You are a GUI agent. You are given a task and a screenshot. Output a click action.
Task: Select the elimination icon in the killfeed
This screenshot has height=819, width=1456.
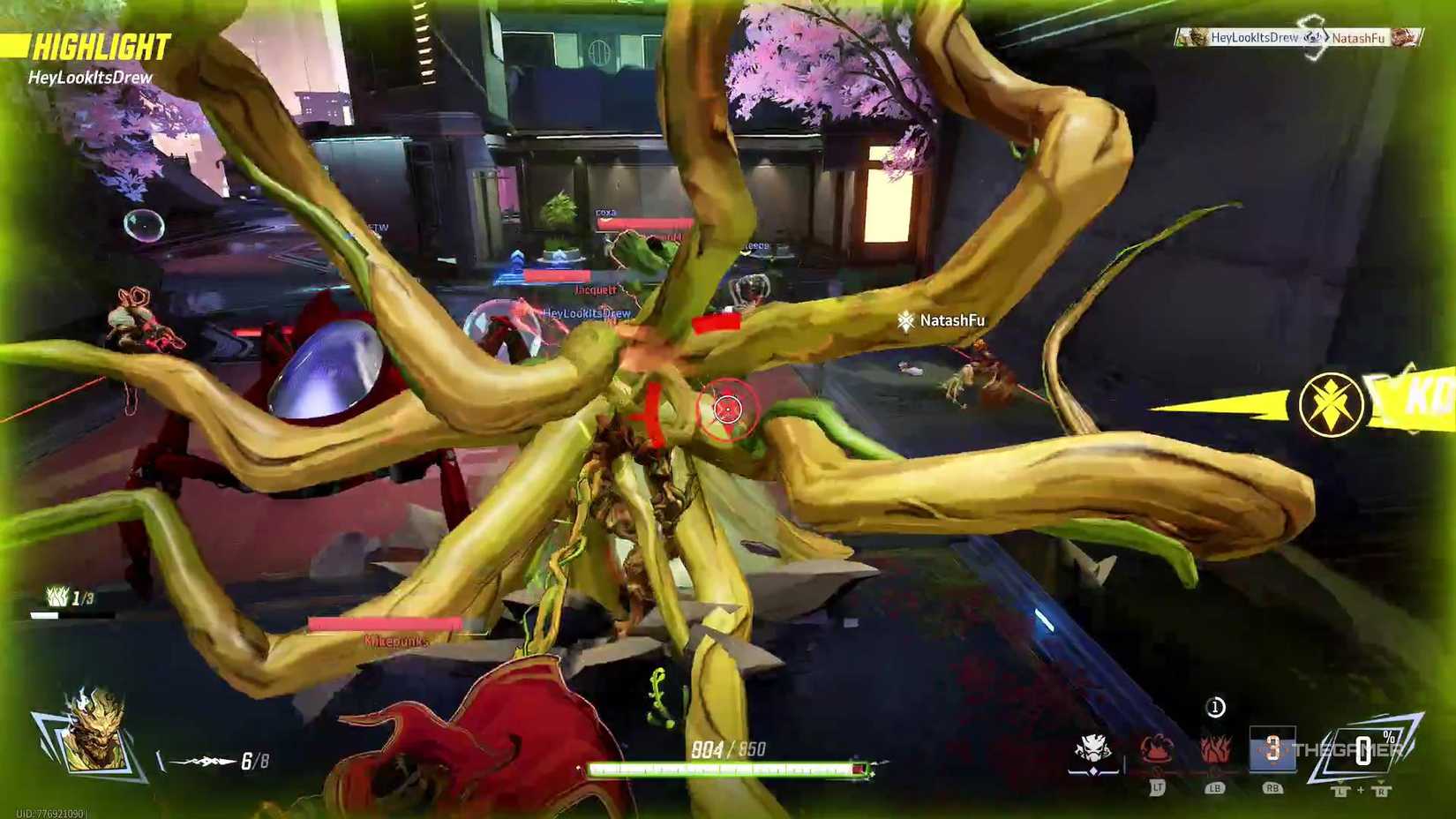[1312, 38]
